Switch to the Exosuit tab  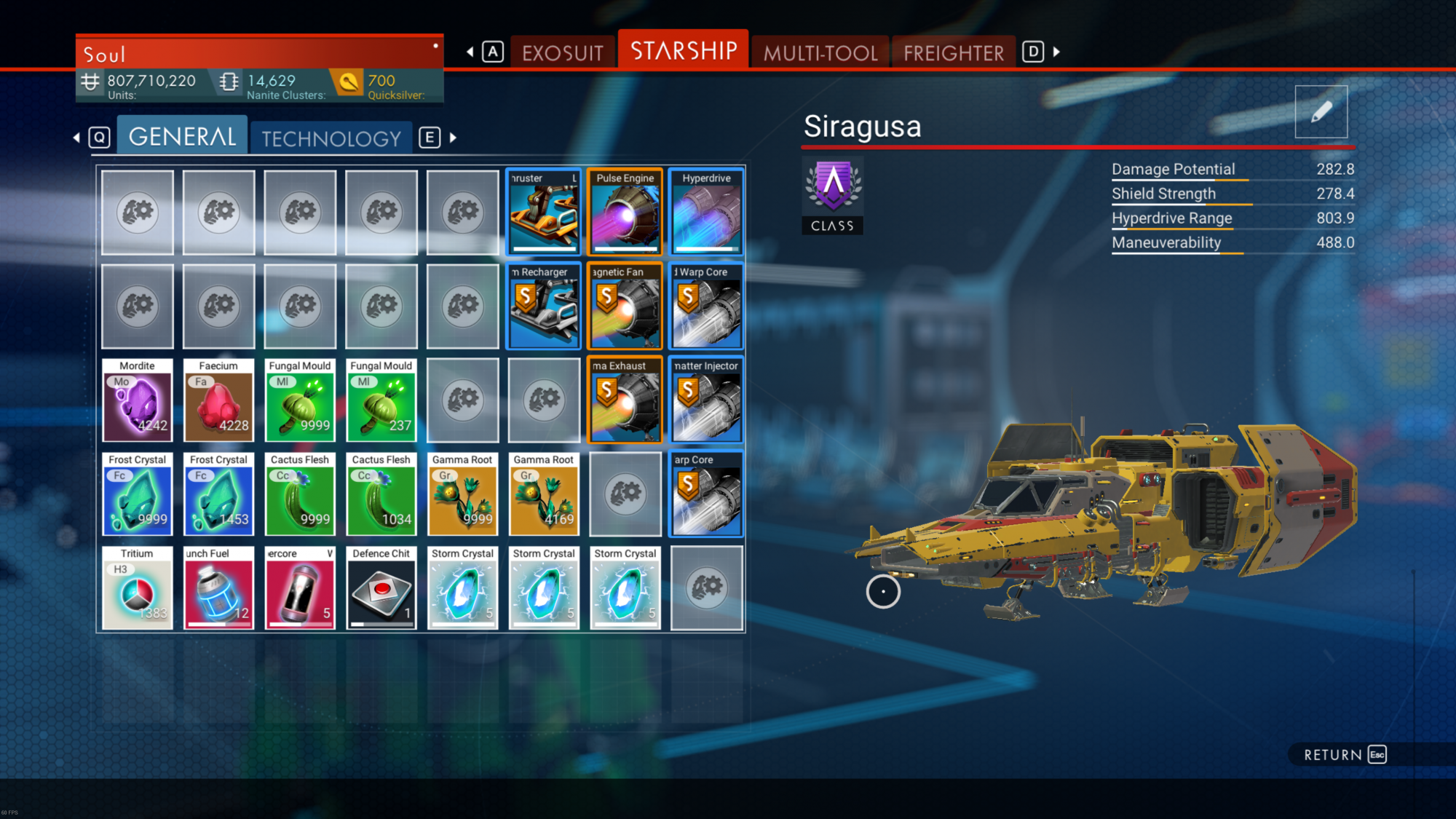pos(562,52)
